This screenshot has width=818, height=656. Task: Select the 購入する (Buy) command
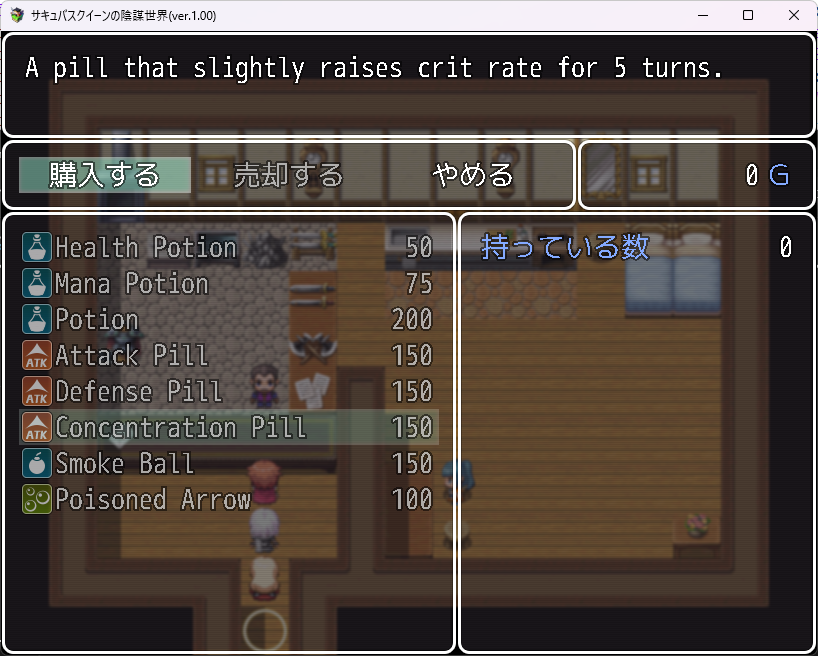point(105,176)
